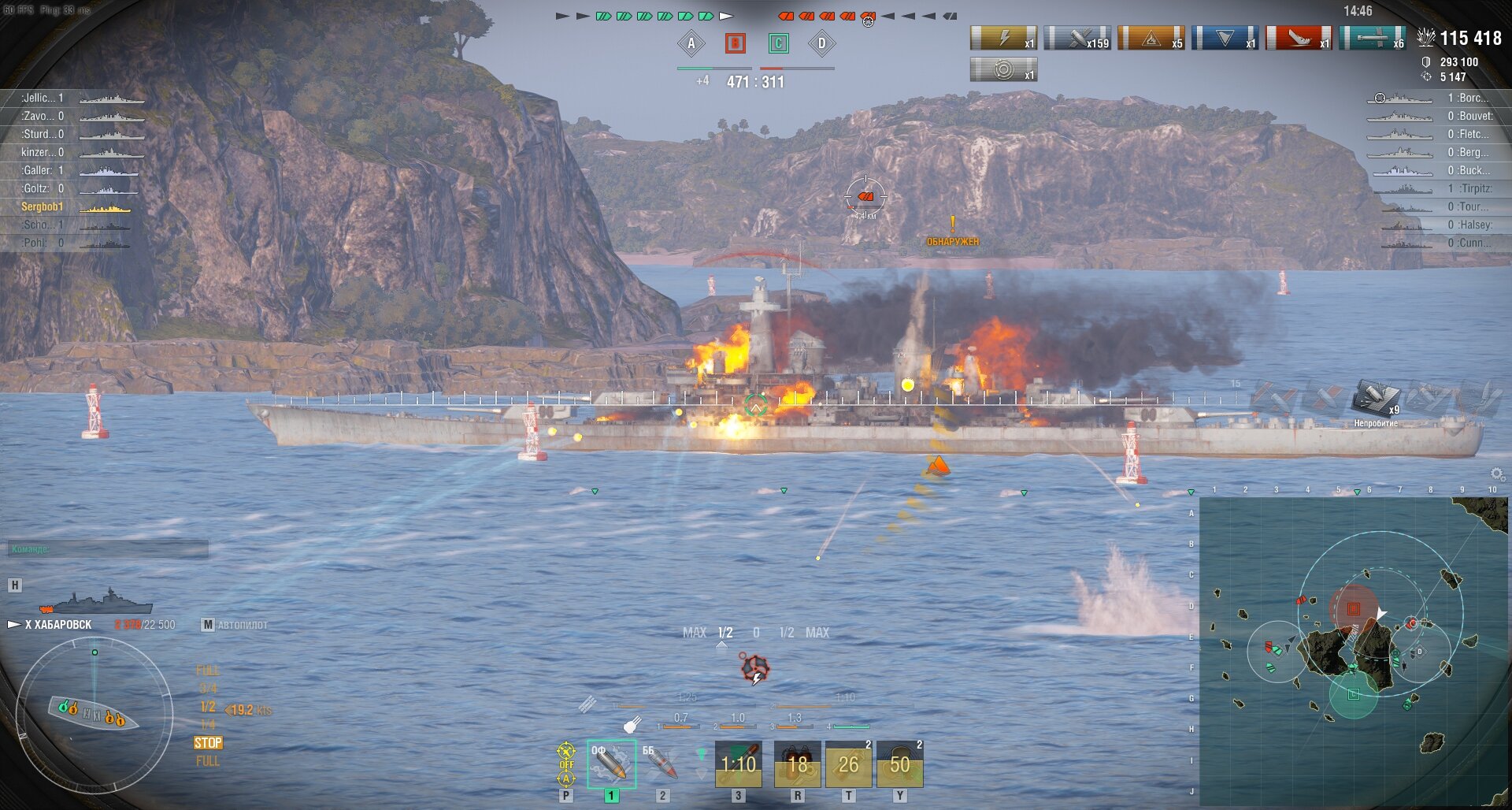Viewport: 1512px width, 810px height.
Task: Use the Repair Party consumable showing 26
Action: coord(848,764)
